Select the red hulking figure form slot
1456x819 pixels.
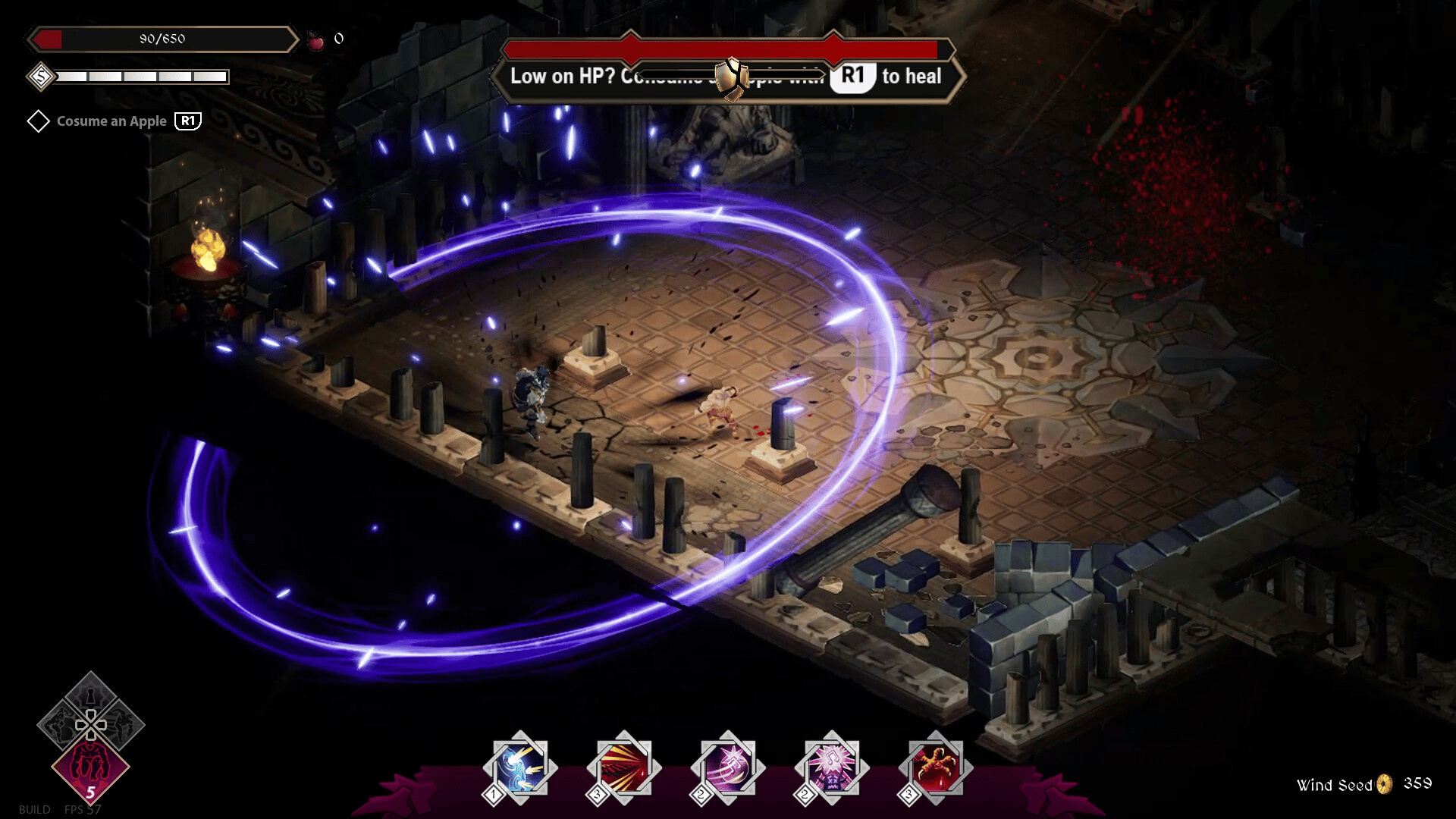click(x=90, y=767)
